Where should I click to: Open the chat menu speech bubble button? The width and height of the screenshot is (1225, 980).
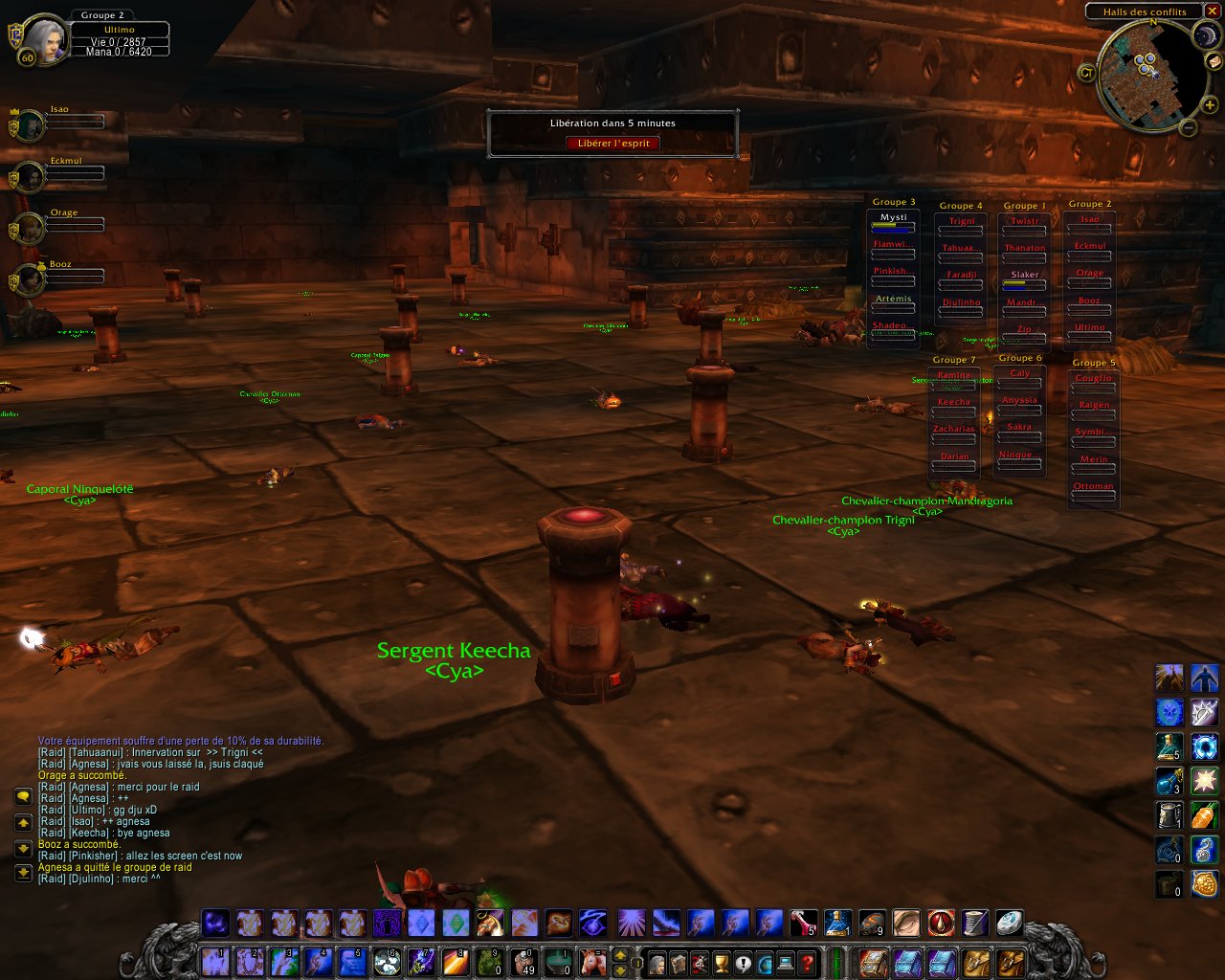pyautogui.click(x=23, y=796)
